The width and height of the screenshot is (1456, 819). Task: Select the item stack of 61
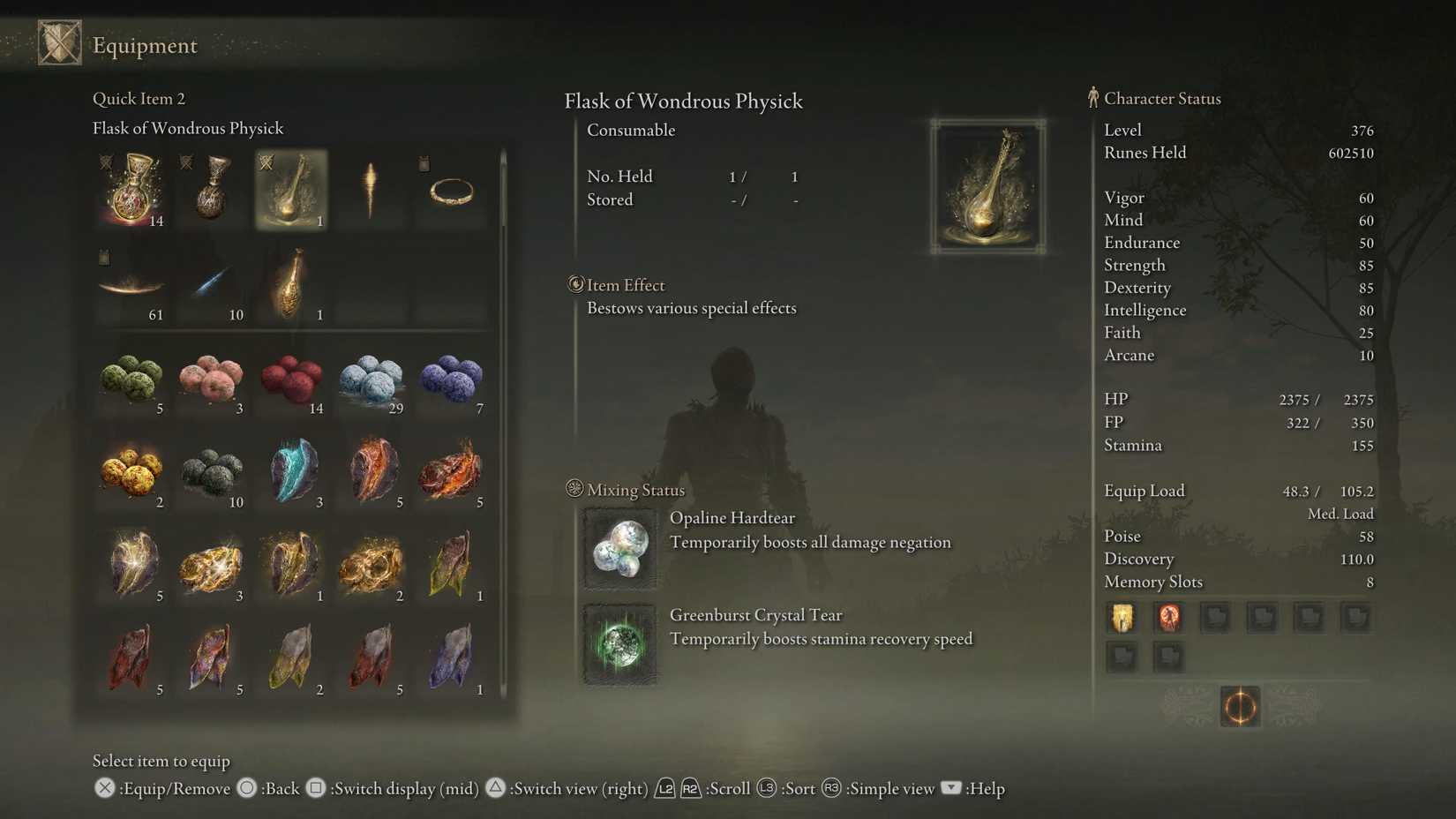(131, 282)
